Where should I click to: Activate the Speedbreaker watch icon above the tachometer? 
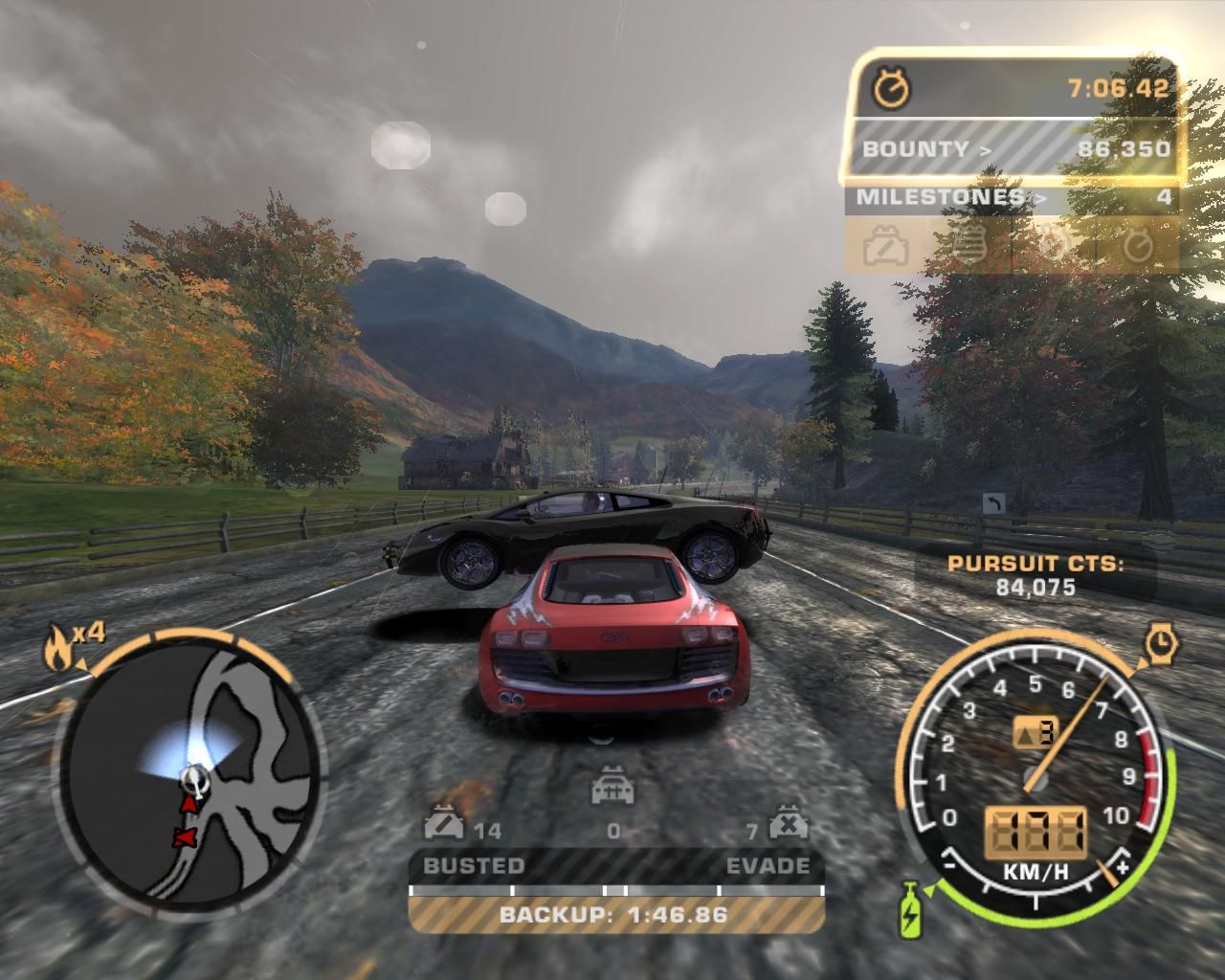tap(1160, 643)
